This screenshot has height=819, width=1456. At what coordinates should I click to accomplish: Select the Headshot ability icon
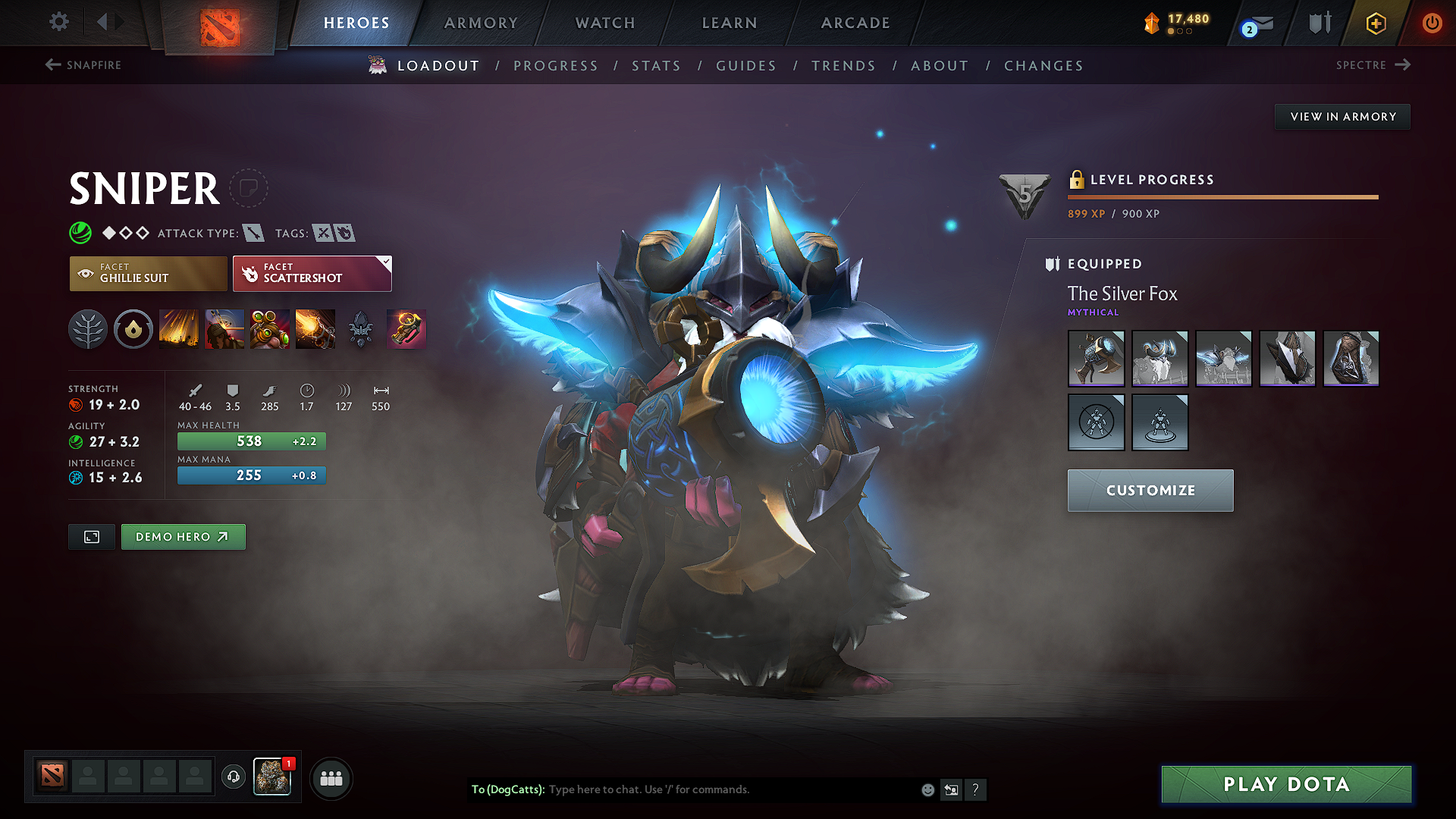224,328
